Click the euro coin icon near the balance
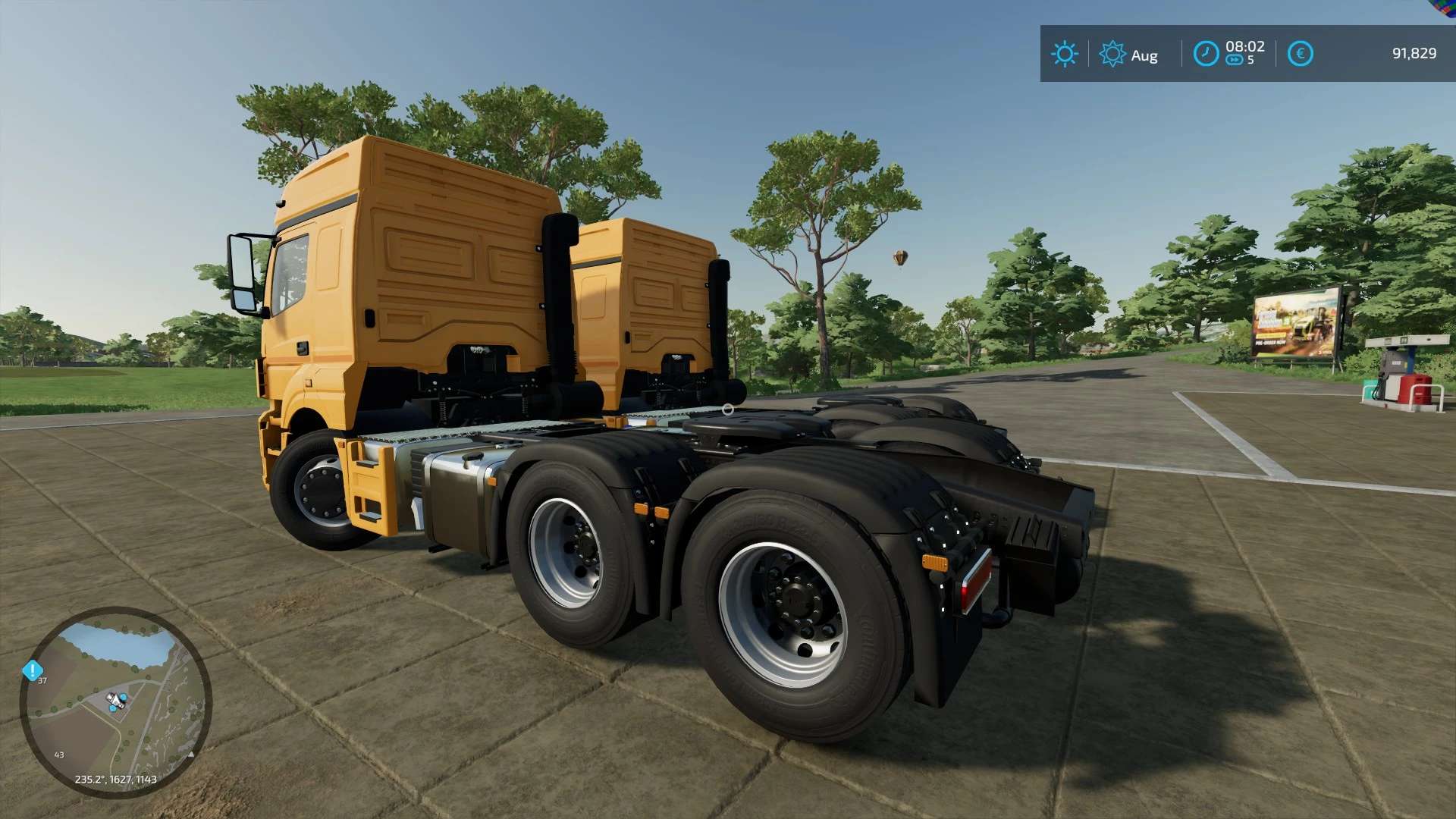 coord(1301,52)
